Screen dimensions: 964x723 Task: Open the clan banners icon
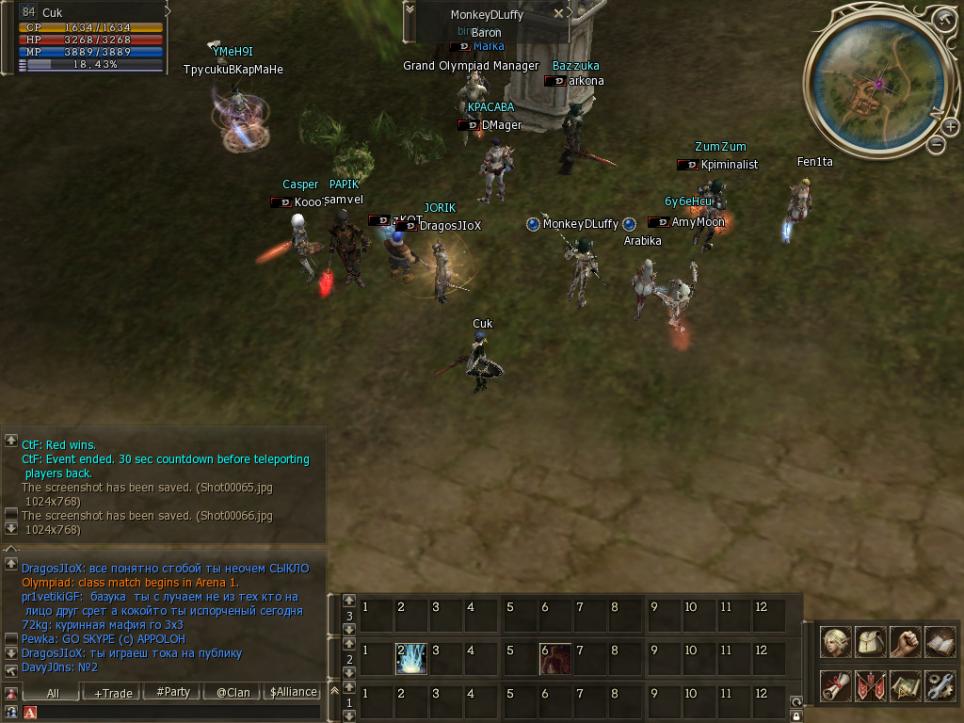click(x=871, y=686)
